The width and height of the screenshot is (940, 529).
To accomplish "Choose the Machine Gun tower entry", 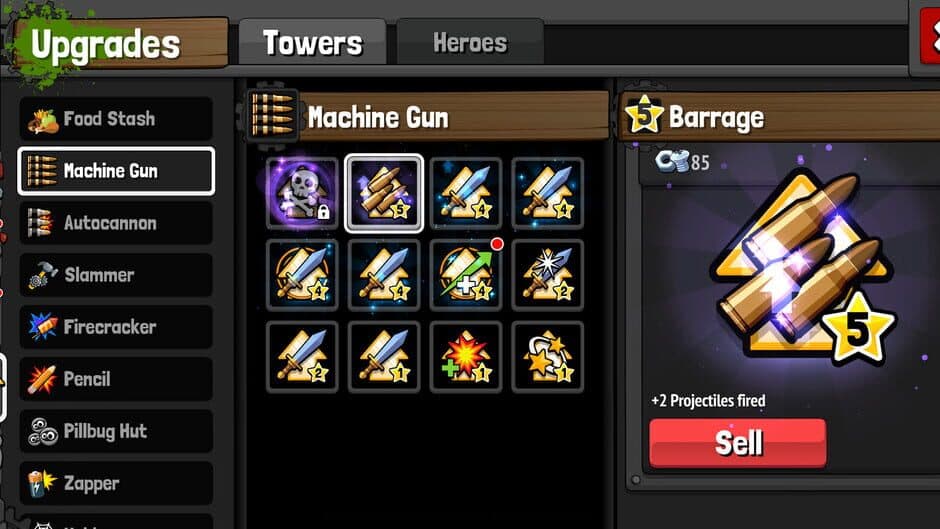I will click(116, 171).
